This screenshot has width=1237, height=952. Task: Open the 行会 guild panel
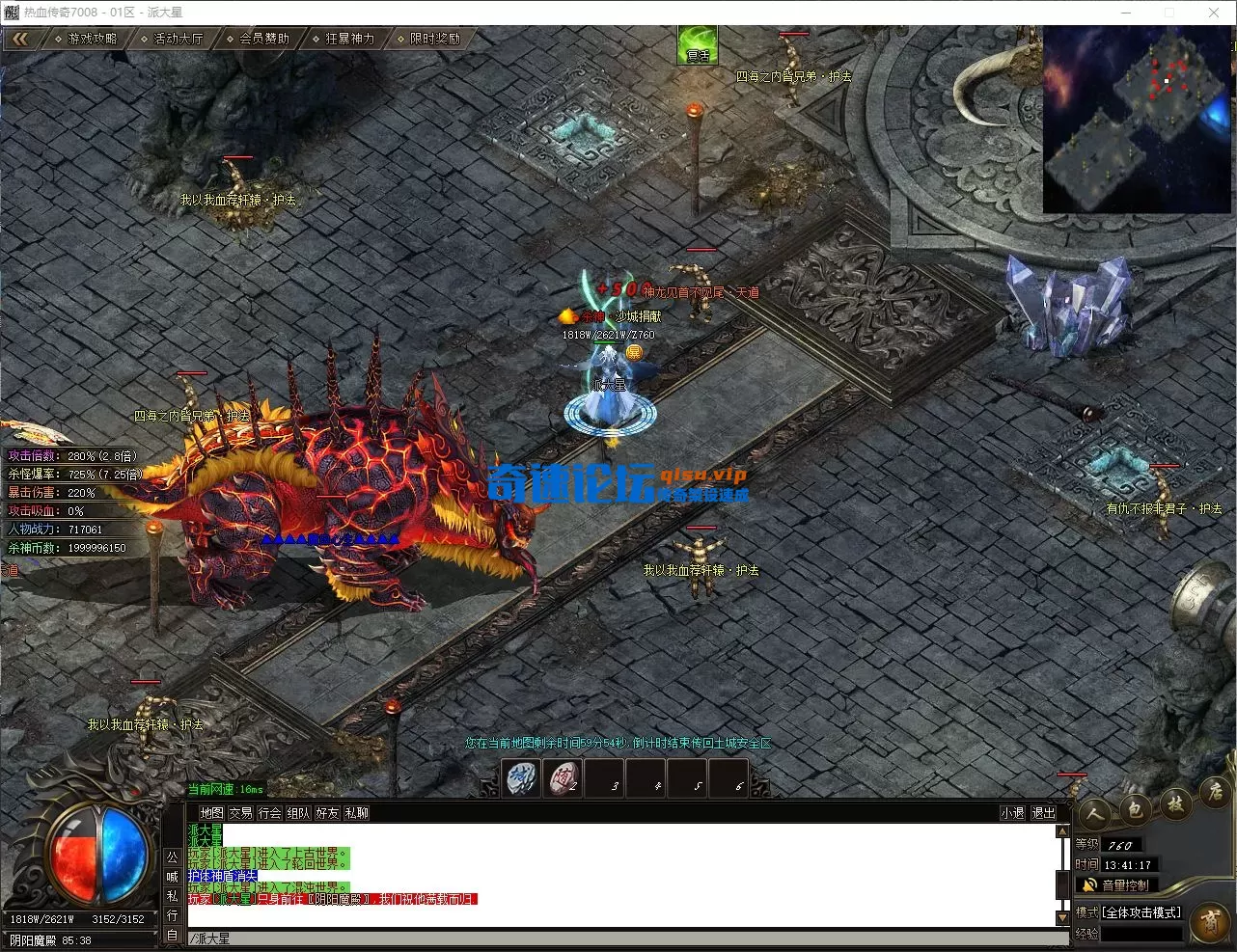coord(269,813)
